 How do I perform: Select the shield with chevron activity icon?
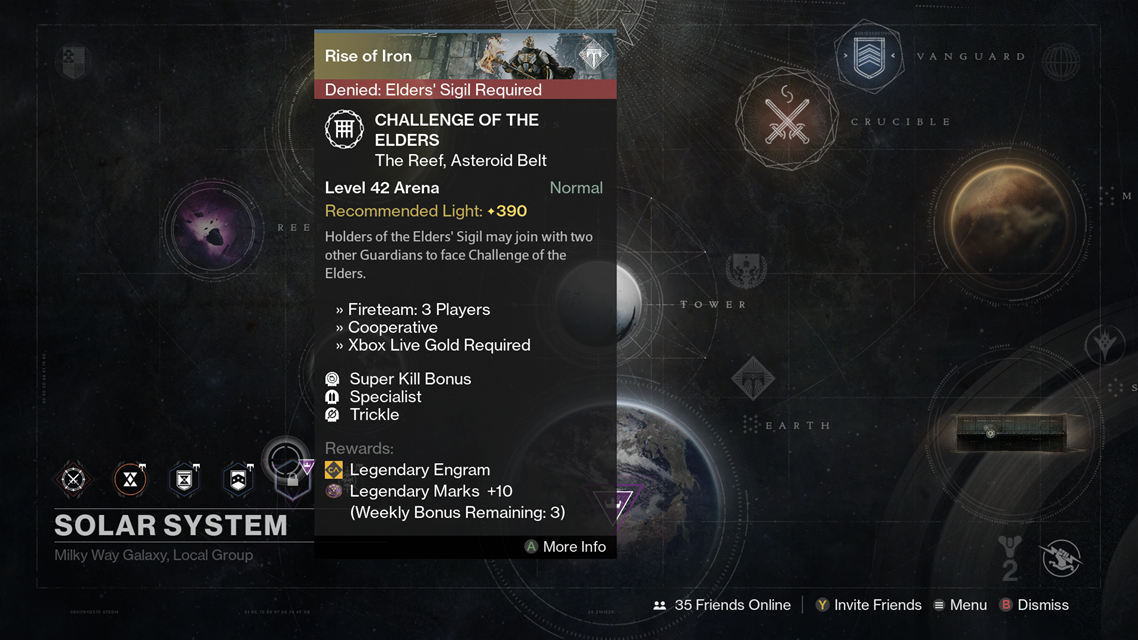click(x=238, y=480)
